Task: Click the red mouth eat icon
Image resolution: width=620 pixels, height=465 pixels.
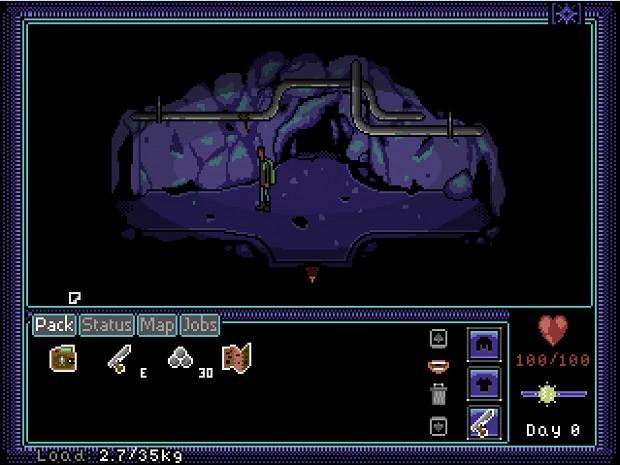Action: click(438, 367)
